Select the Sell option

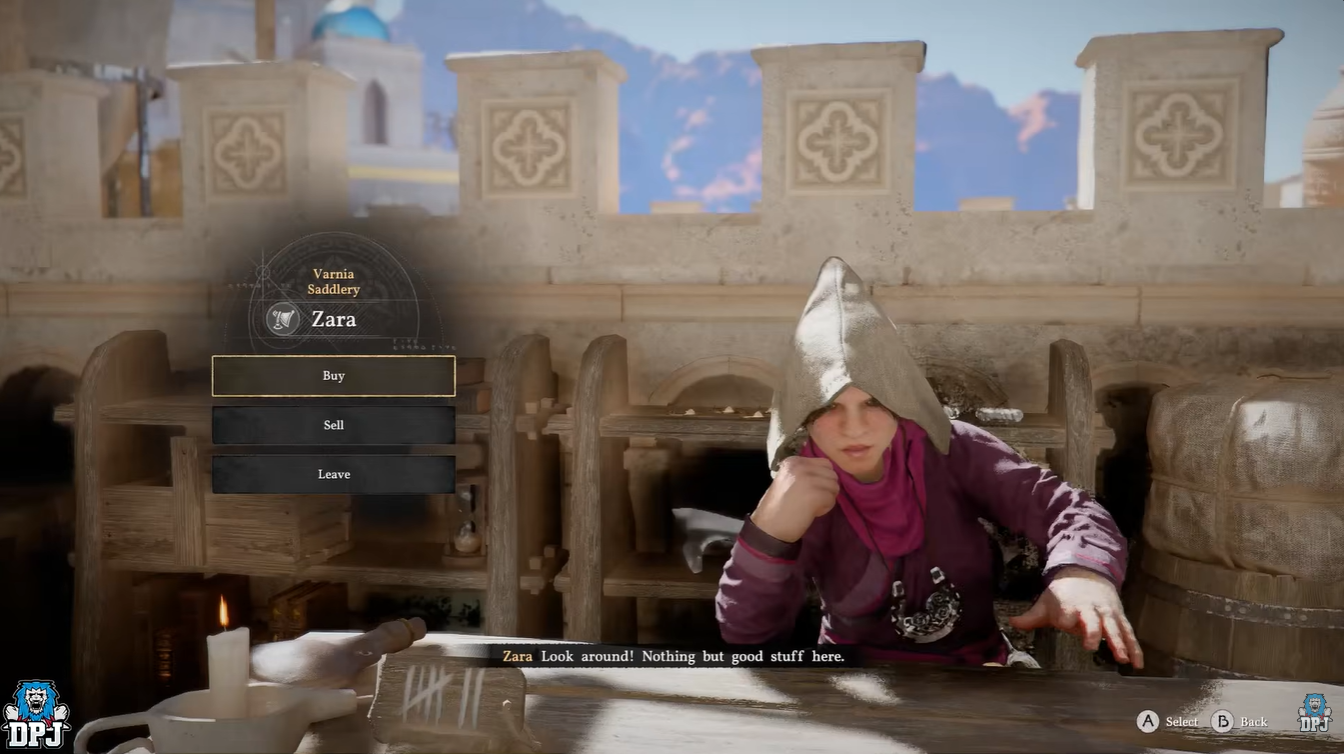tap(333, 425)
